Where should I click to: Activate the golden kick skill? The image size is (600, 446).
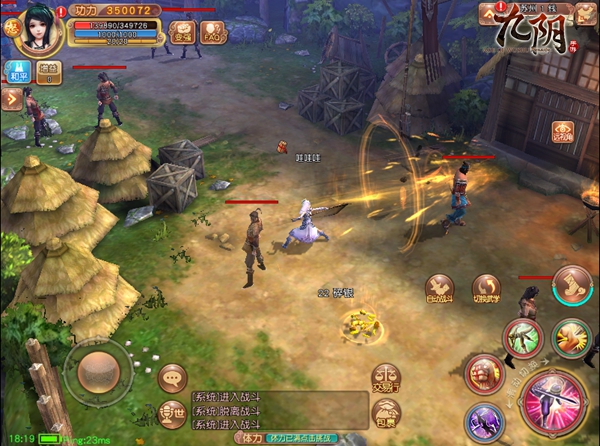pos(571,337)
